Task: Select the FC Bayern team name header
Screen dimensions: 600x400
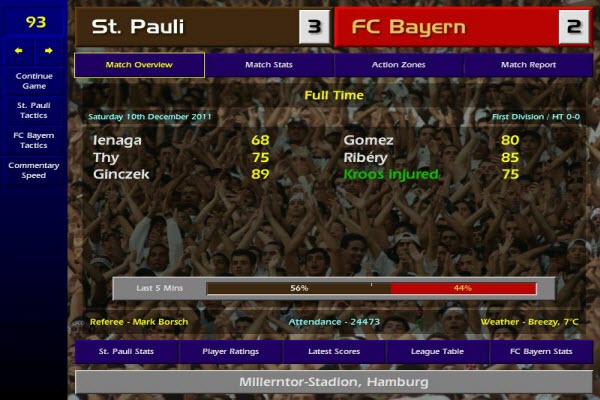Action: 444,27
